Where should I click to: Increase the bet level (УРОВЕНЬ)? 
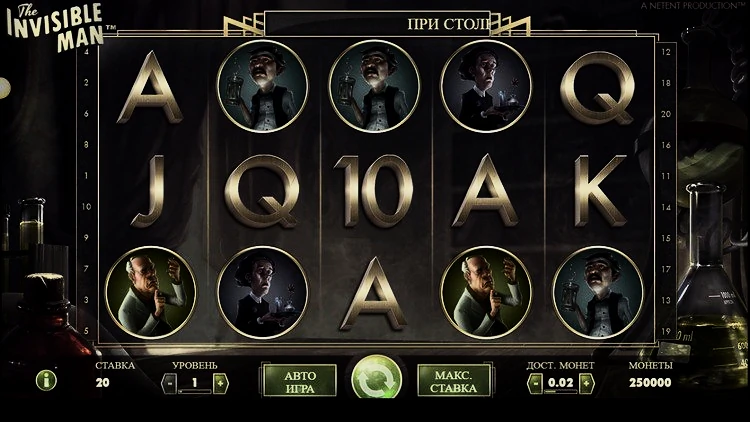[220, 382]
